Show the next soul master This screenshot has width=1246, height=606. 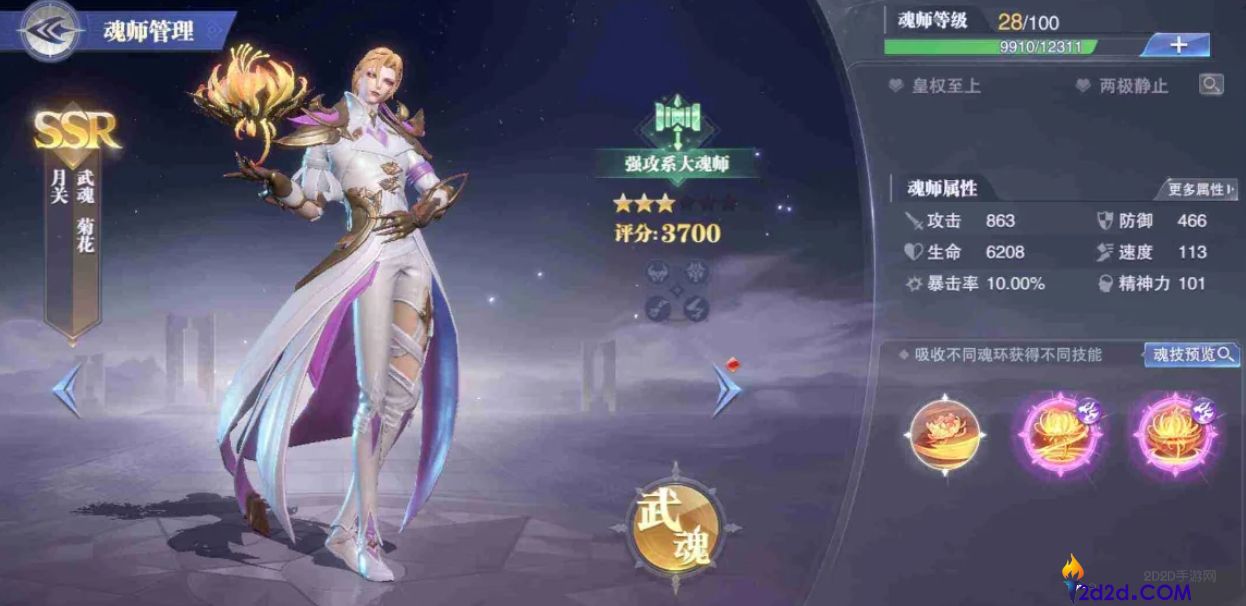click(727, 390)
